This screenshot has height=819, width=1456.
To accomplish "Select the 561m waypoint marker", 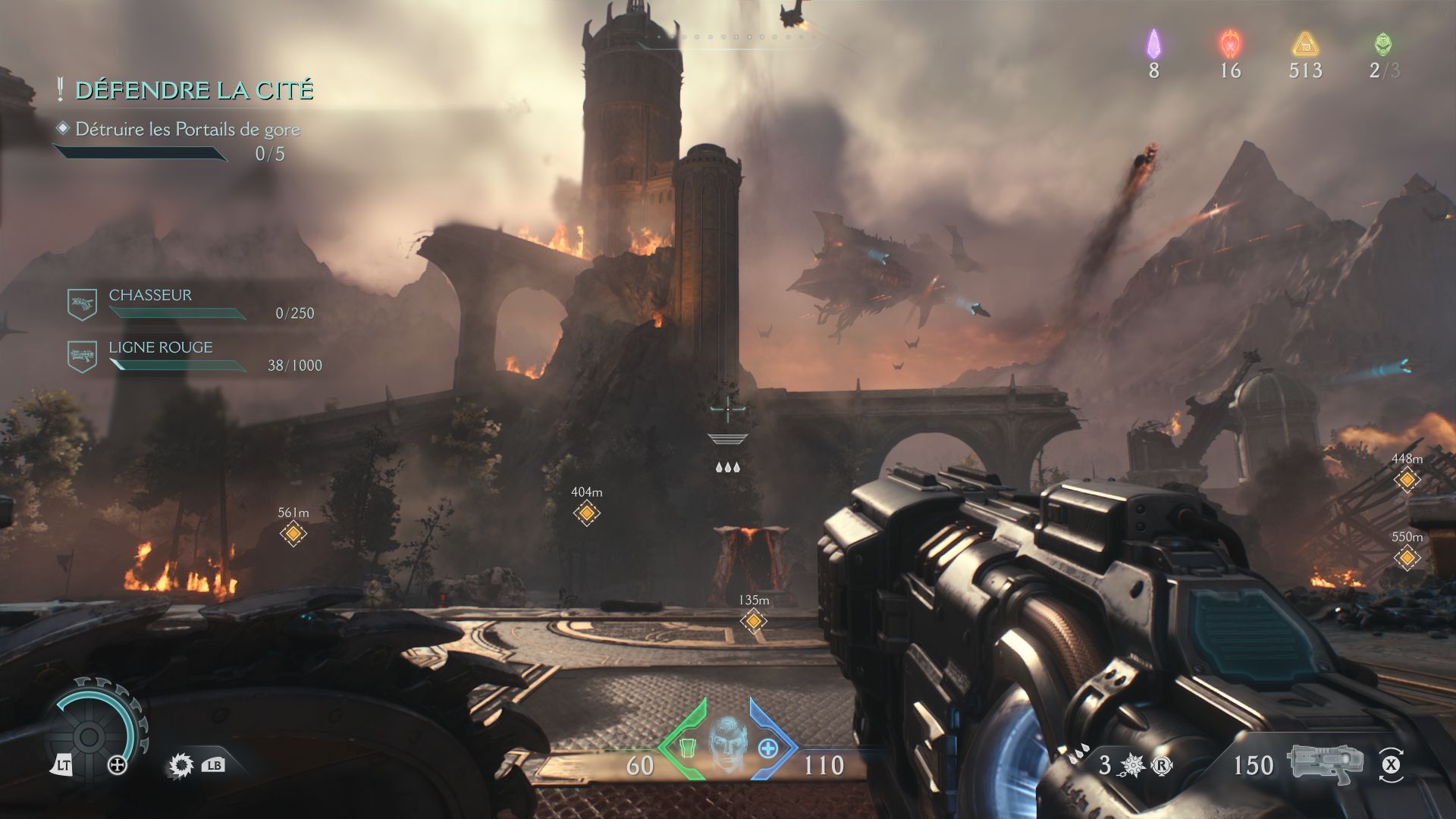I will tap(293, 534).
